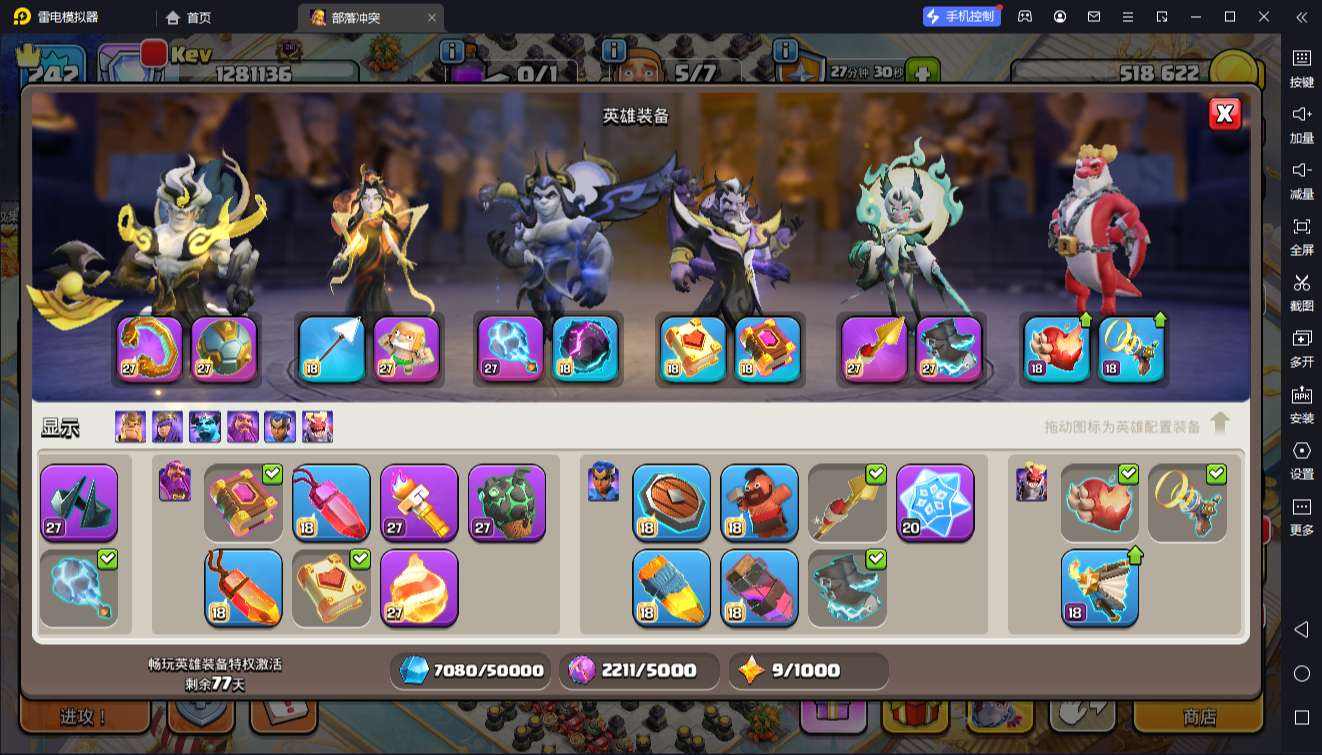Select the equipped Heart Mittens slot with upgrade arrow

[x=1057, y=349]
